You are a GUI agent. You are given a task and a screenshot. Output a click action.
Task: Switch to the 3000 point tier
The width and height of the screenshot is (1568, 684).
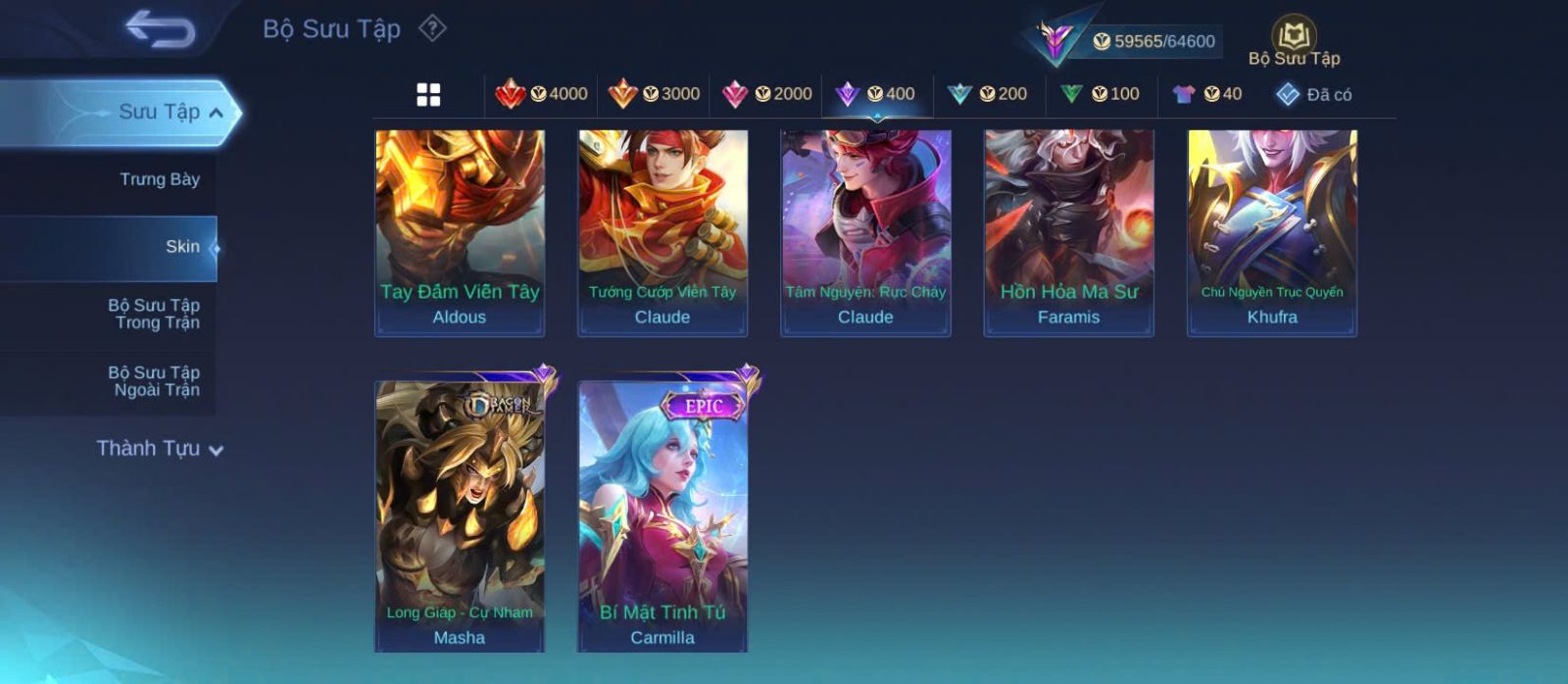[x=655, y=94]
